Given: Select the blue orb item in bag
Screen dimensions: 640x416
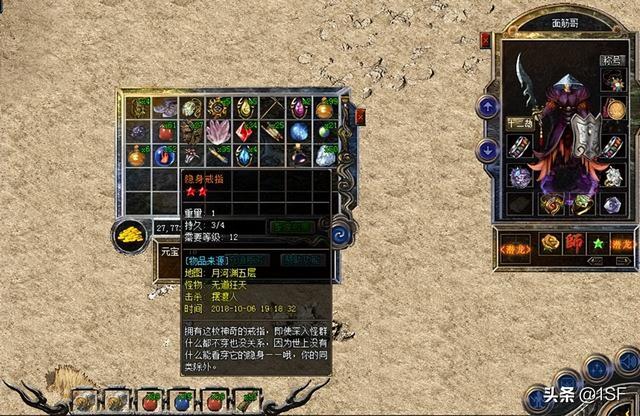Looking at the screenshot, I should [298, 132].
